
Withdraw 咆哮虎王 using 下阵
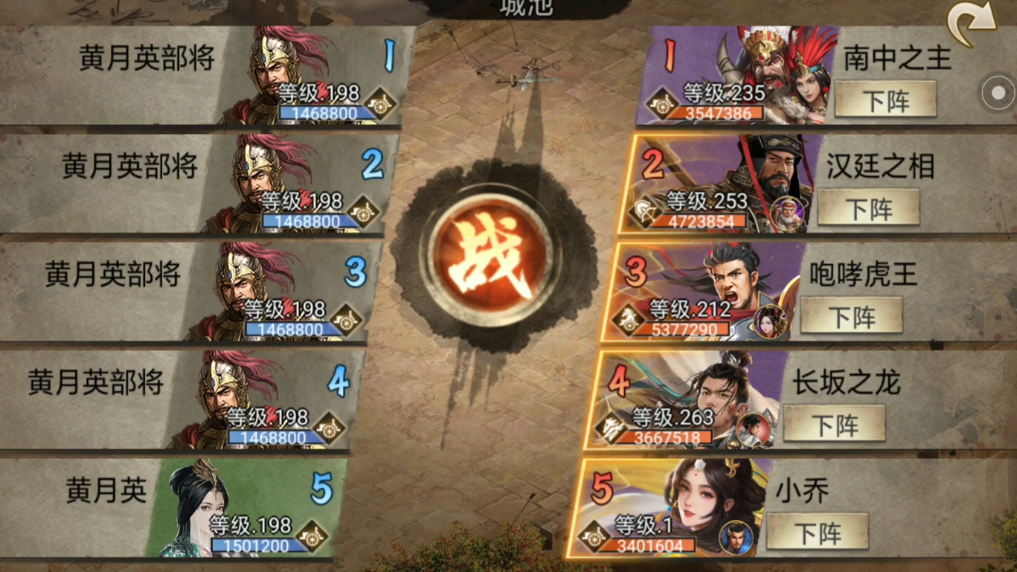click(x=851, y=316)
